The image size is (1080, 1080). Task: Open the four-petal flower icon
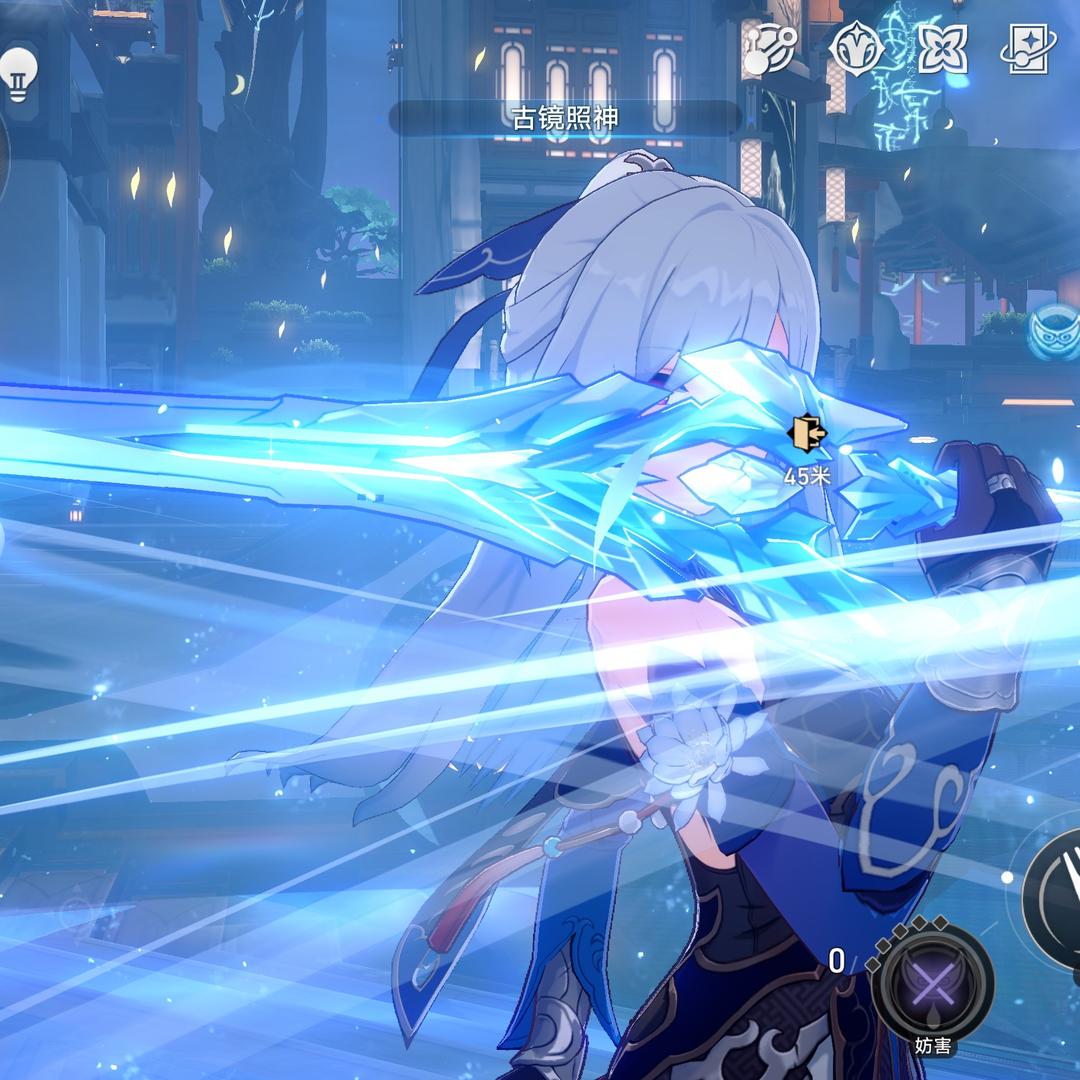[x=942, y=49]
